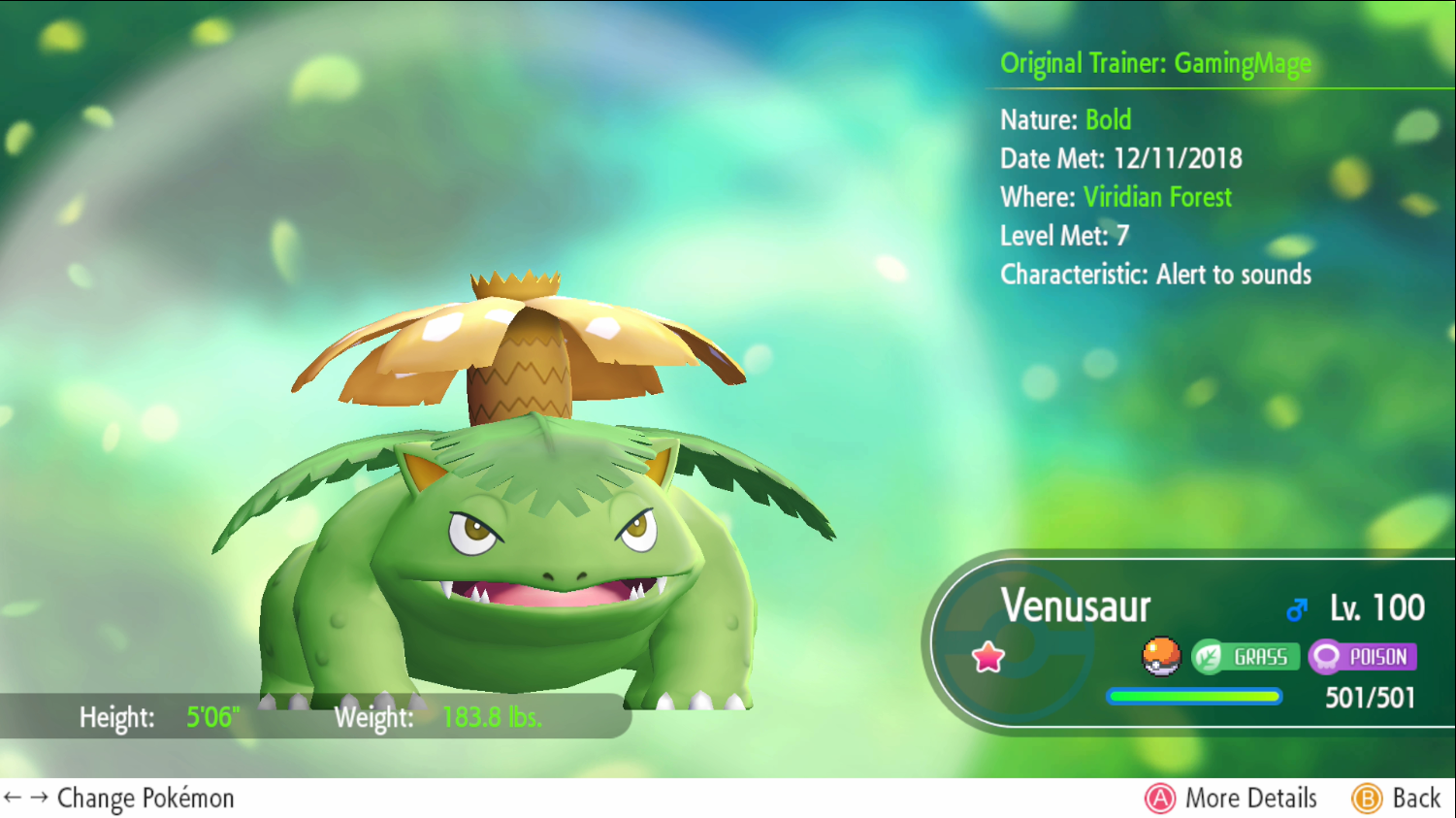Click the pink star favorite mark

[x=987, y=657]
